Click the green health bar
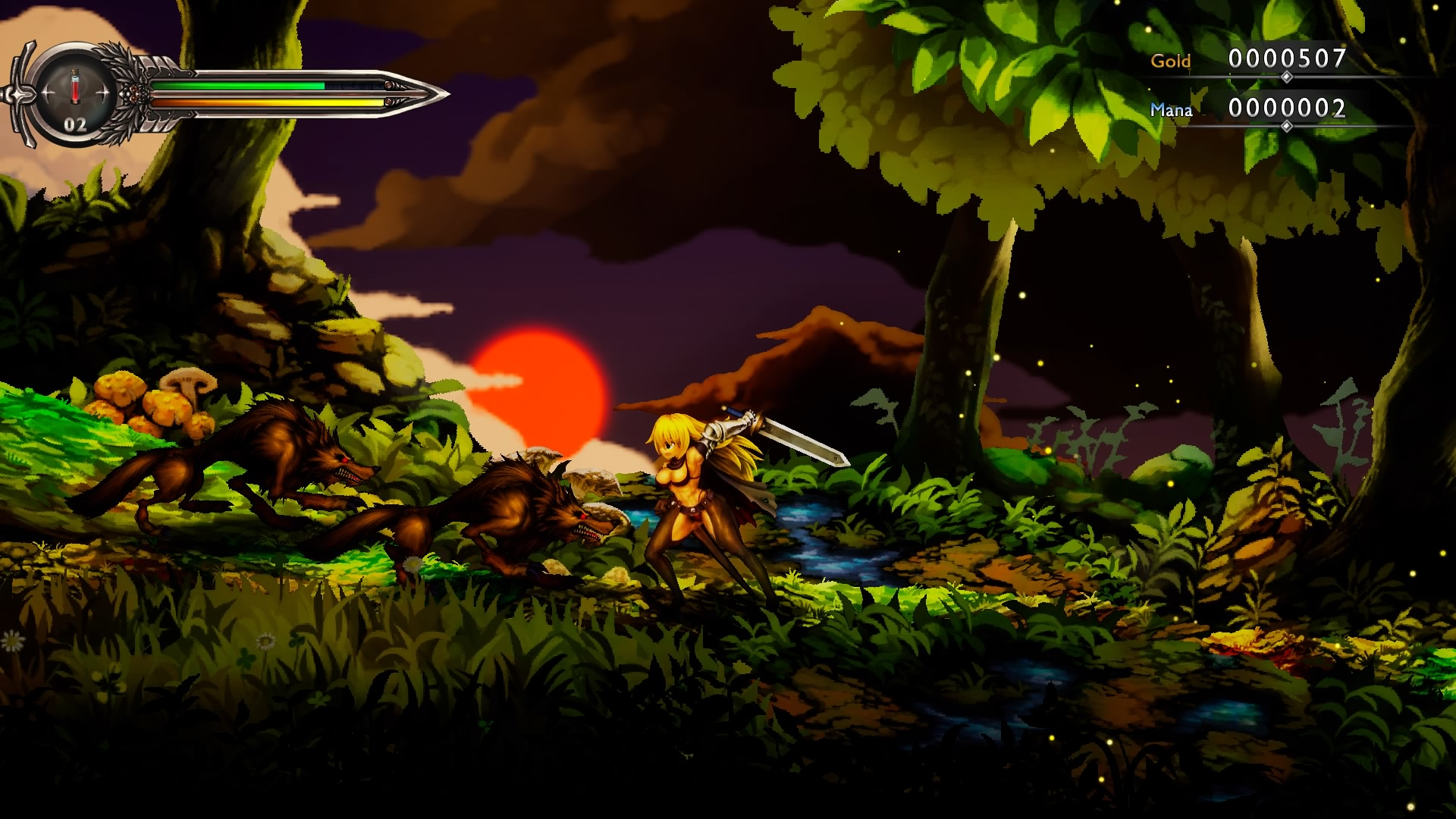The width and height of the screenshot is (1456, 819). 237,85
